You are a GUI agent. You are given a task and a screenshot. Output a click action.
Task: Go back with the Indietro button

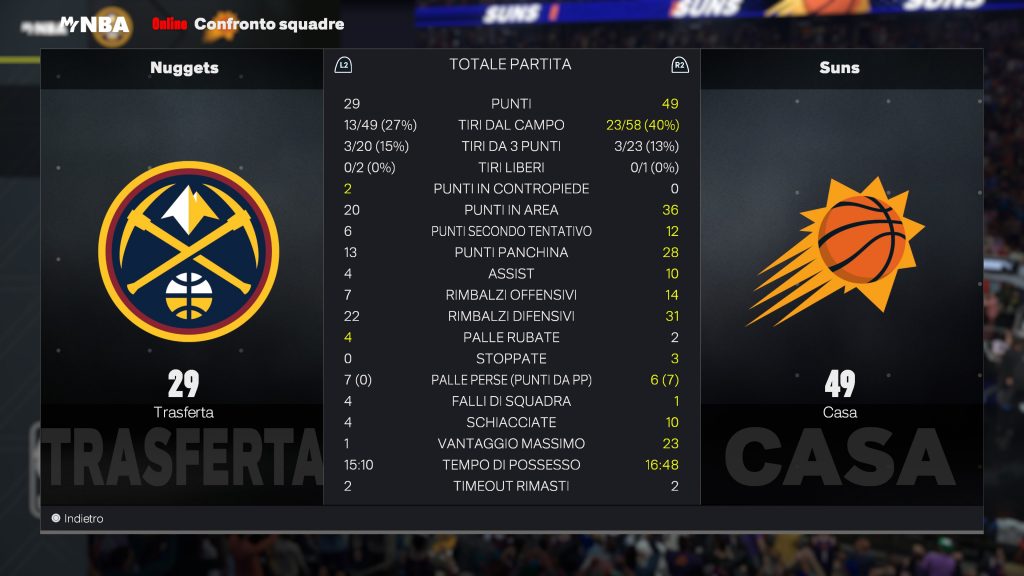78,519
